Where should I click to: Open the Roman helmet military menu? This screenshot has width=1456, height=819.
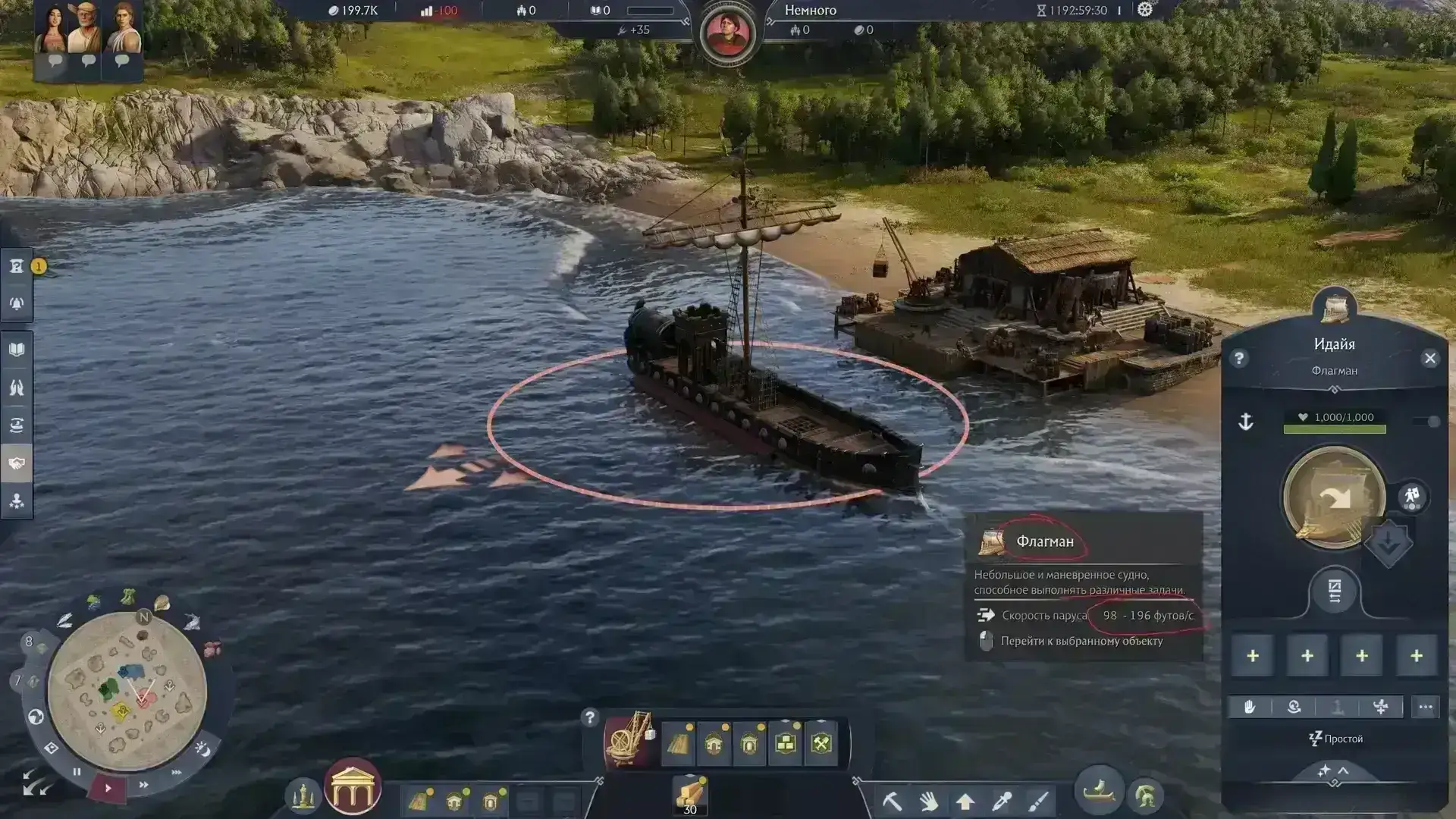tap(1146, 796)
